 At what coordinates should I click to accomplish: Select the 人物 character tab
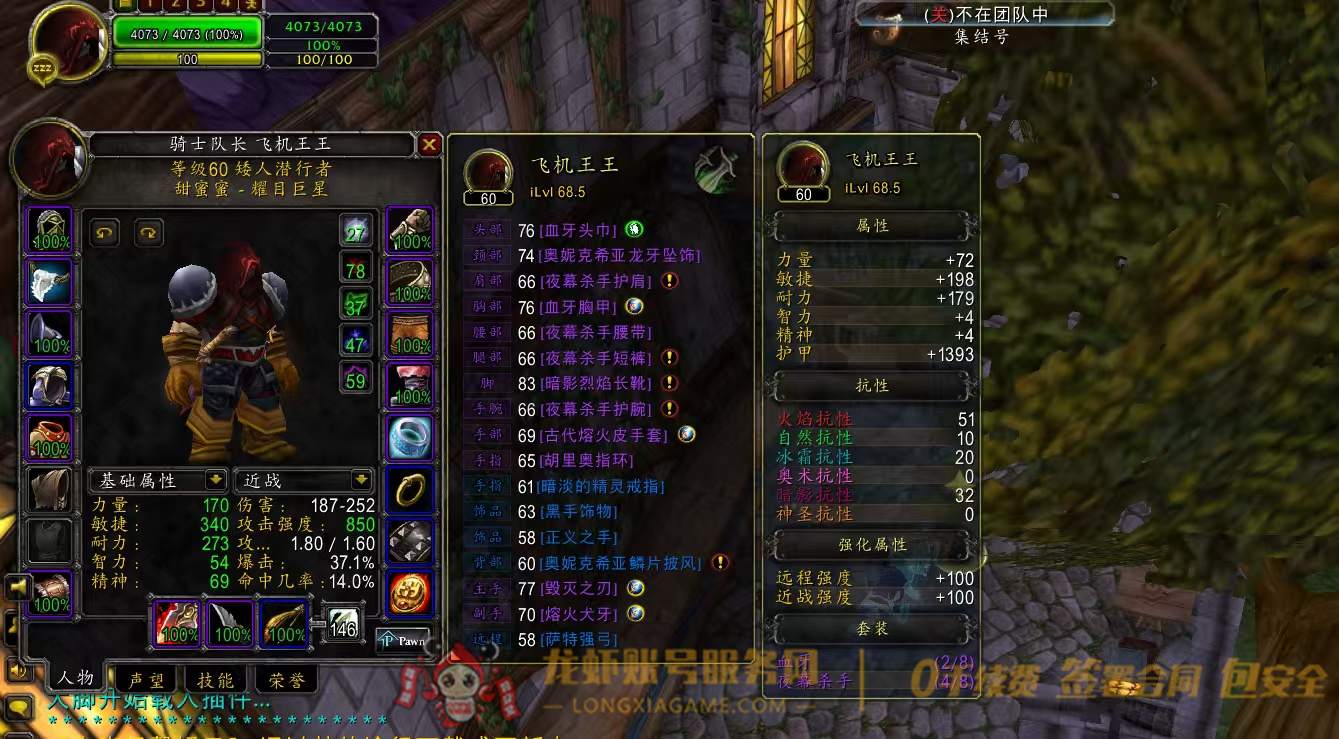76,678
